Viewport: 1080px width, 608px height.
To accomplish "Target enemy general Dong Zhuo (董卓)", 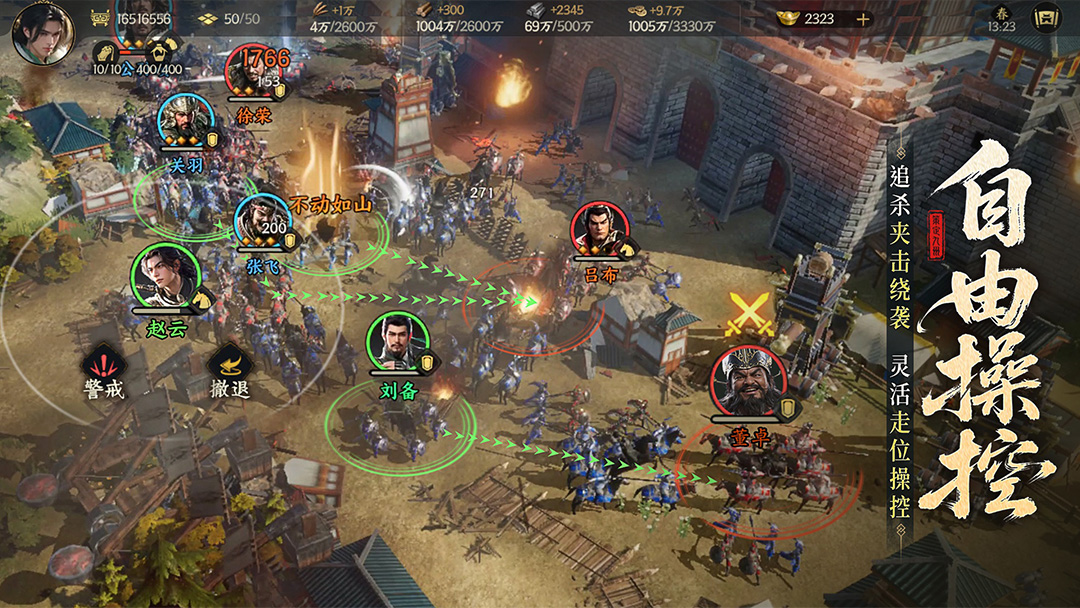I will [745, 383].
